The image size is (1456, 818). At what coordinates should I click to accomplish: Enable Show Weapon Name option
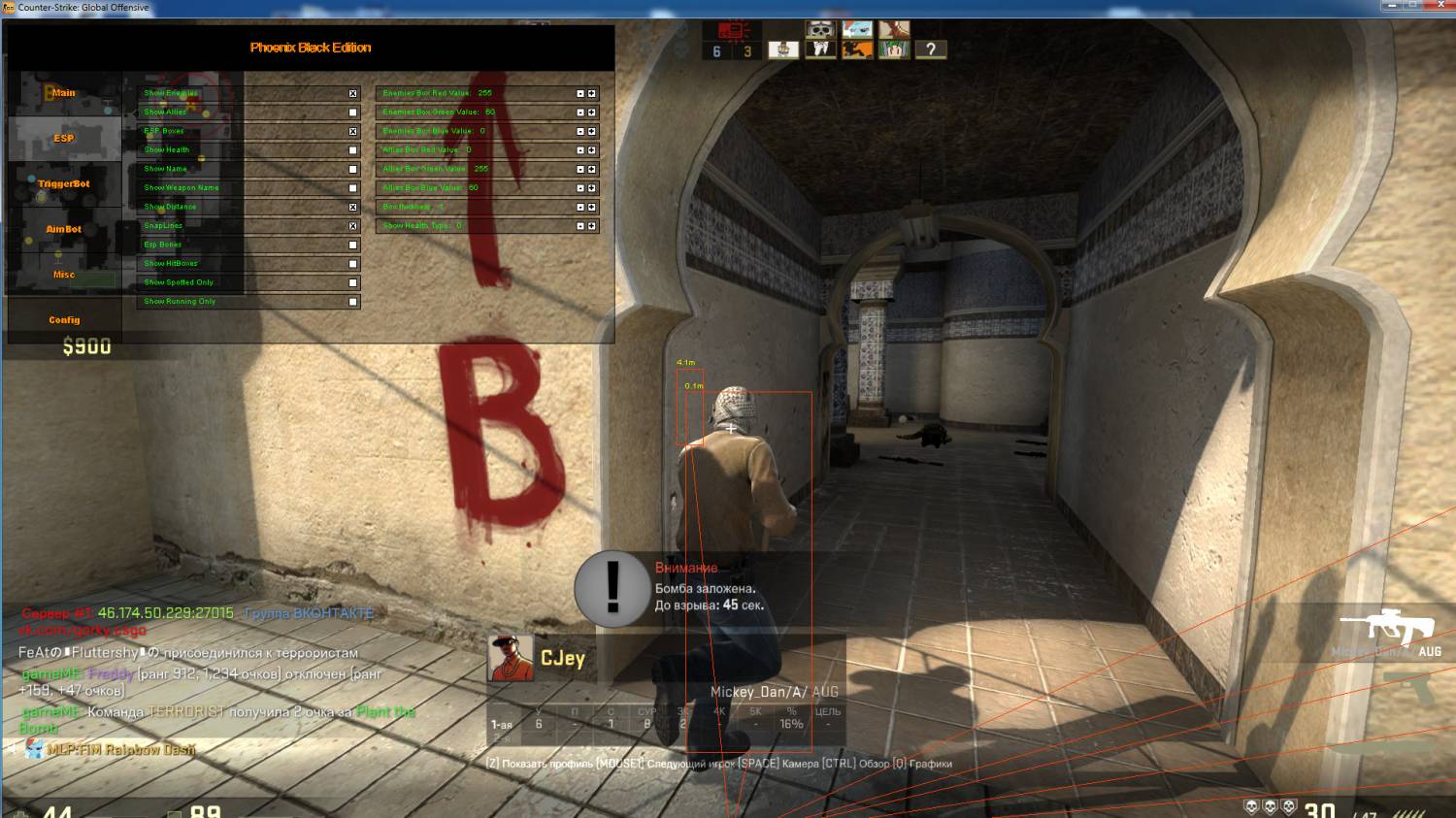(x=353, y=188)
